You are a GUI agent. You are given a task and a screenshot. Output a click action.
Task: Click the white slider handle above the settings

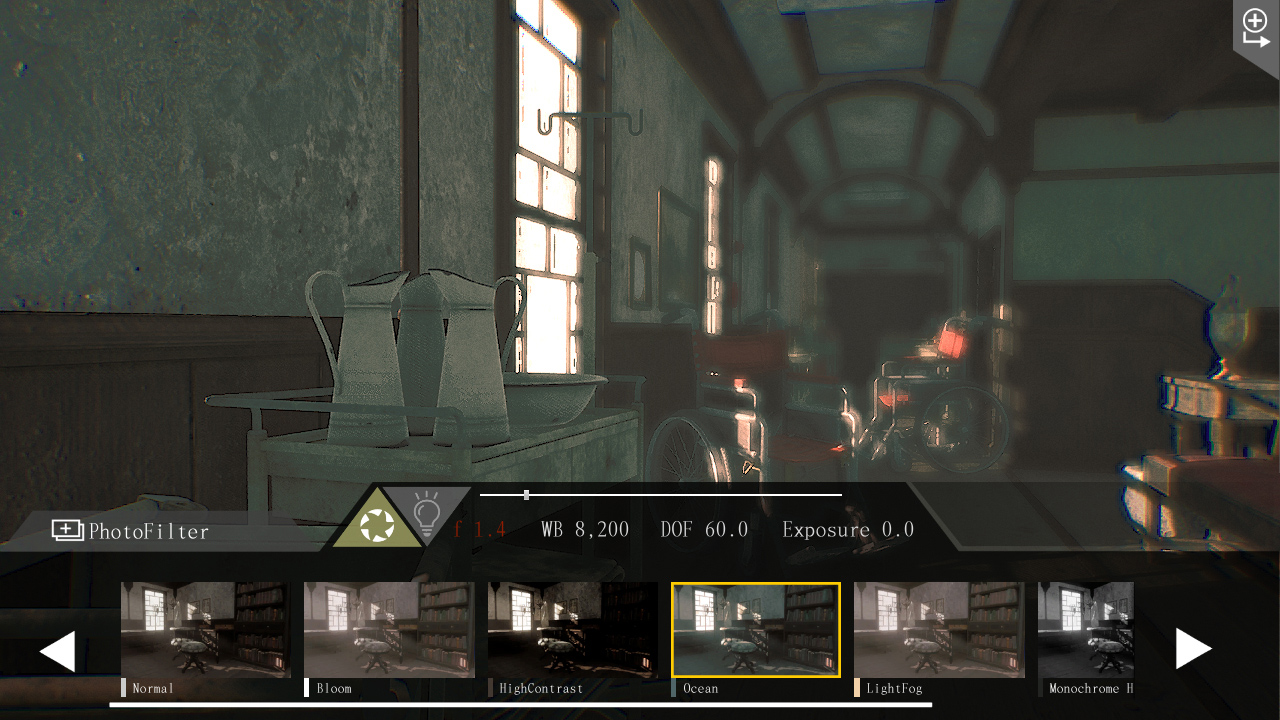[x=526, y=493]
